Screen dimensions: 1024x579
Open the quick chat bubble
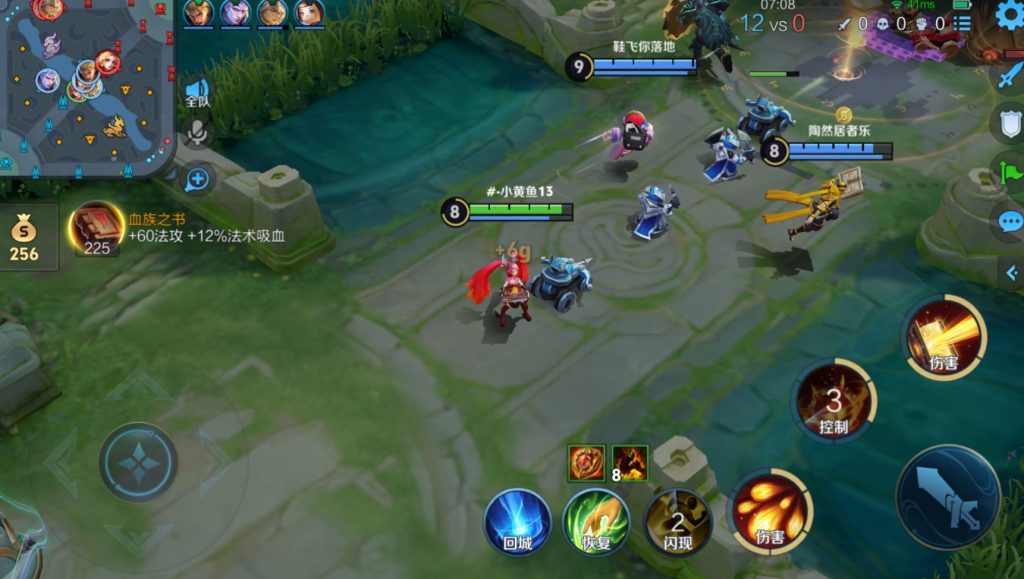1009,221
